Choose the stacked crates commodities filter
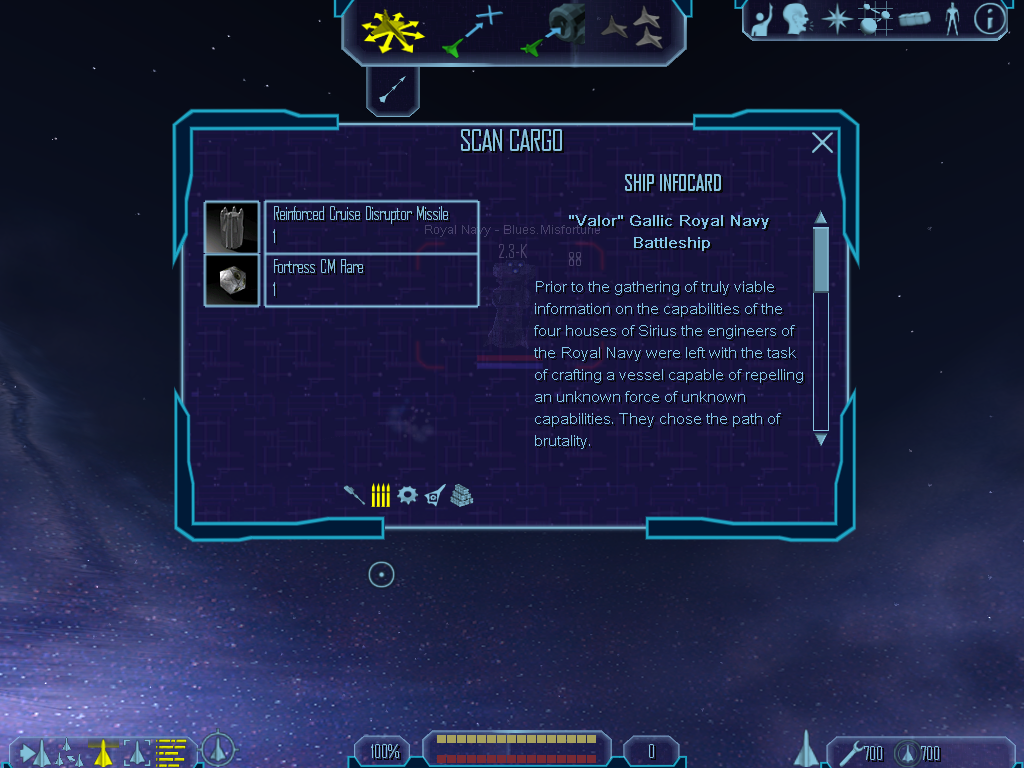The image size is (1024, 768). pos(461,495)
